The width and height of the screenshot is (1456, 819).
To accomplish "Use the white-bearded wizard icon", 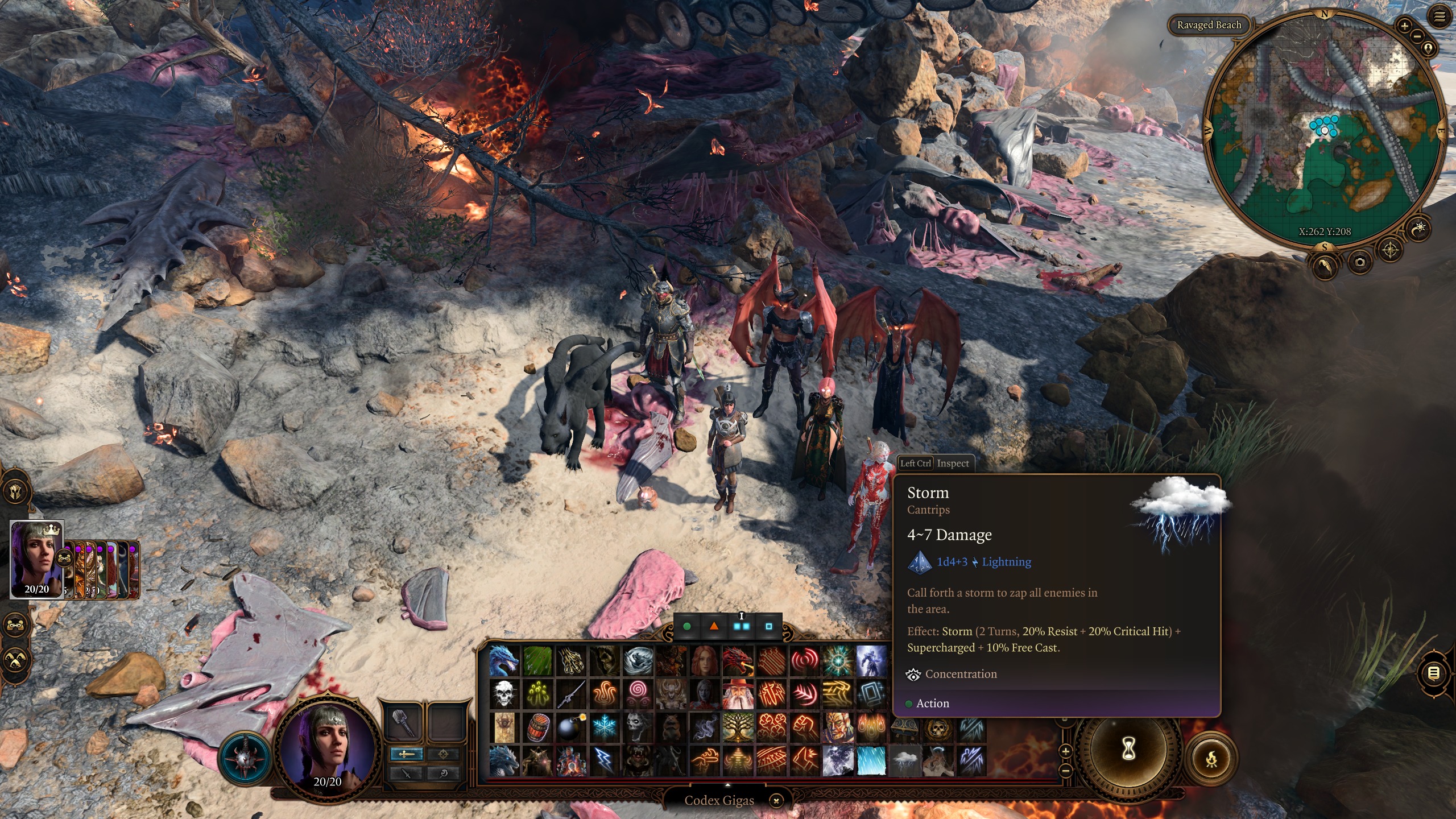I will (738, 694).
